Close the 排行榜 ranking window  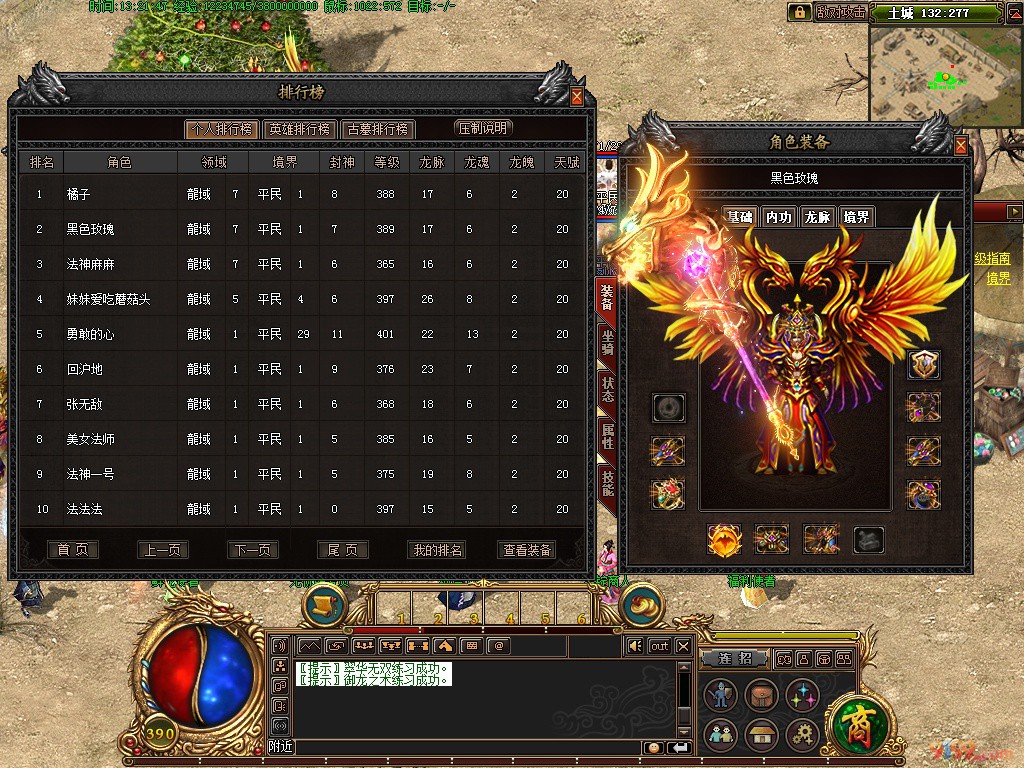(x=577, y=97)
